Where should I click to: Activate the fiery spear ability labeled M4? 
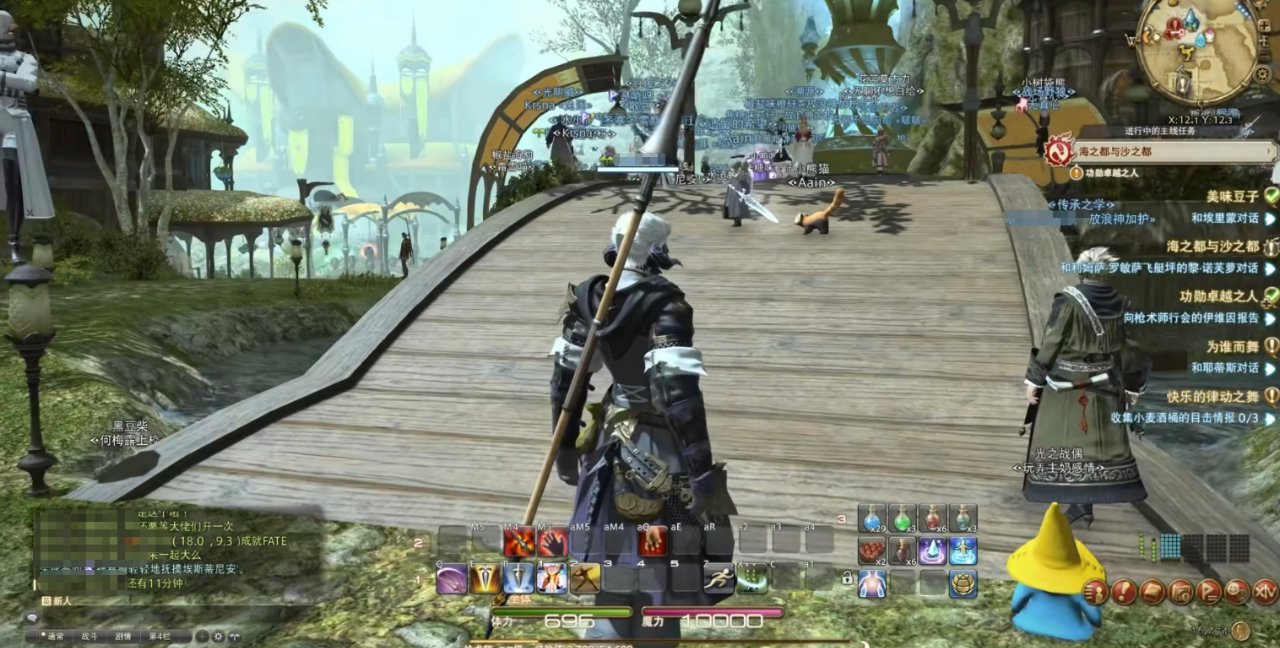point(518,542)
